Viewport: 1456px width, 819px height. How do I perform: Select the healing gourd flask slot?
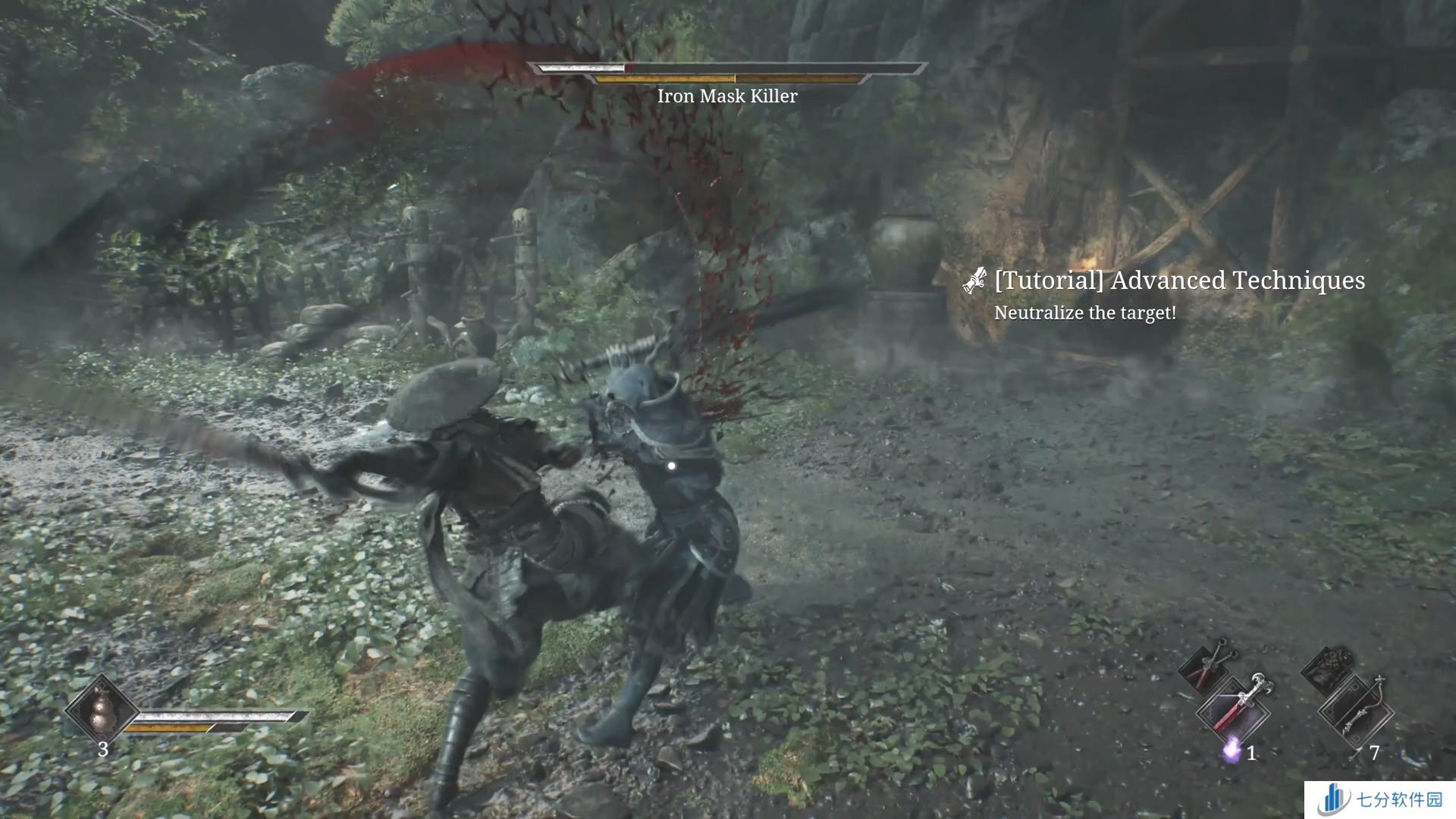tap(100, 711)
